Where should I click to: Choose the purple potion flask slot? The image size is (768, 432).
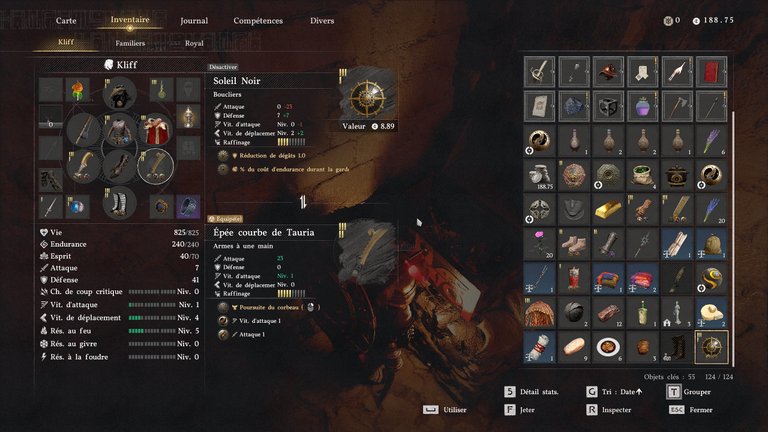(642, 105)
